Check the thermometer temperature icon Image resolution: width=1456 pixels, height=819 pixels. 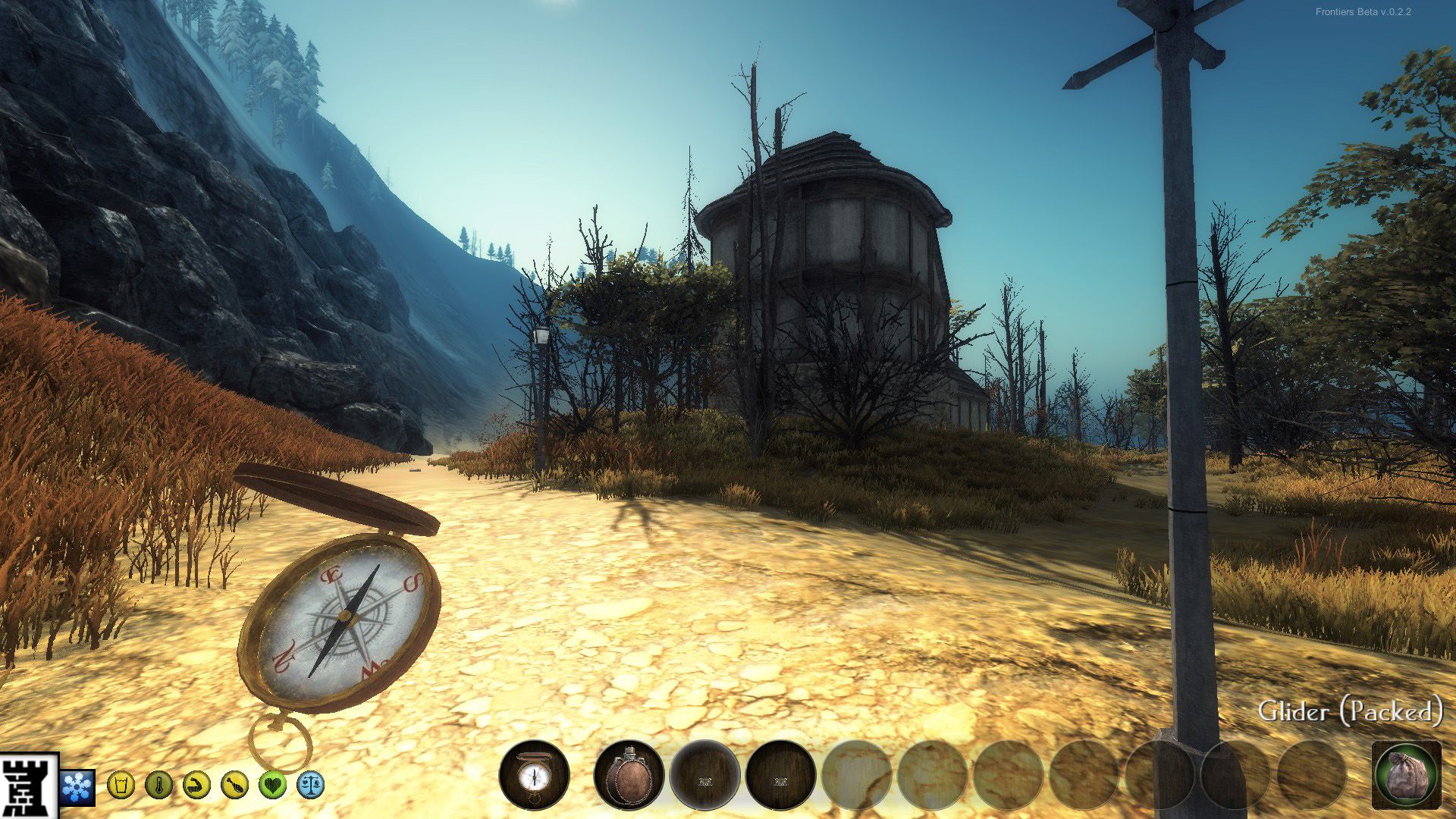(x=158, y=784)
